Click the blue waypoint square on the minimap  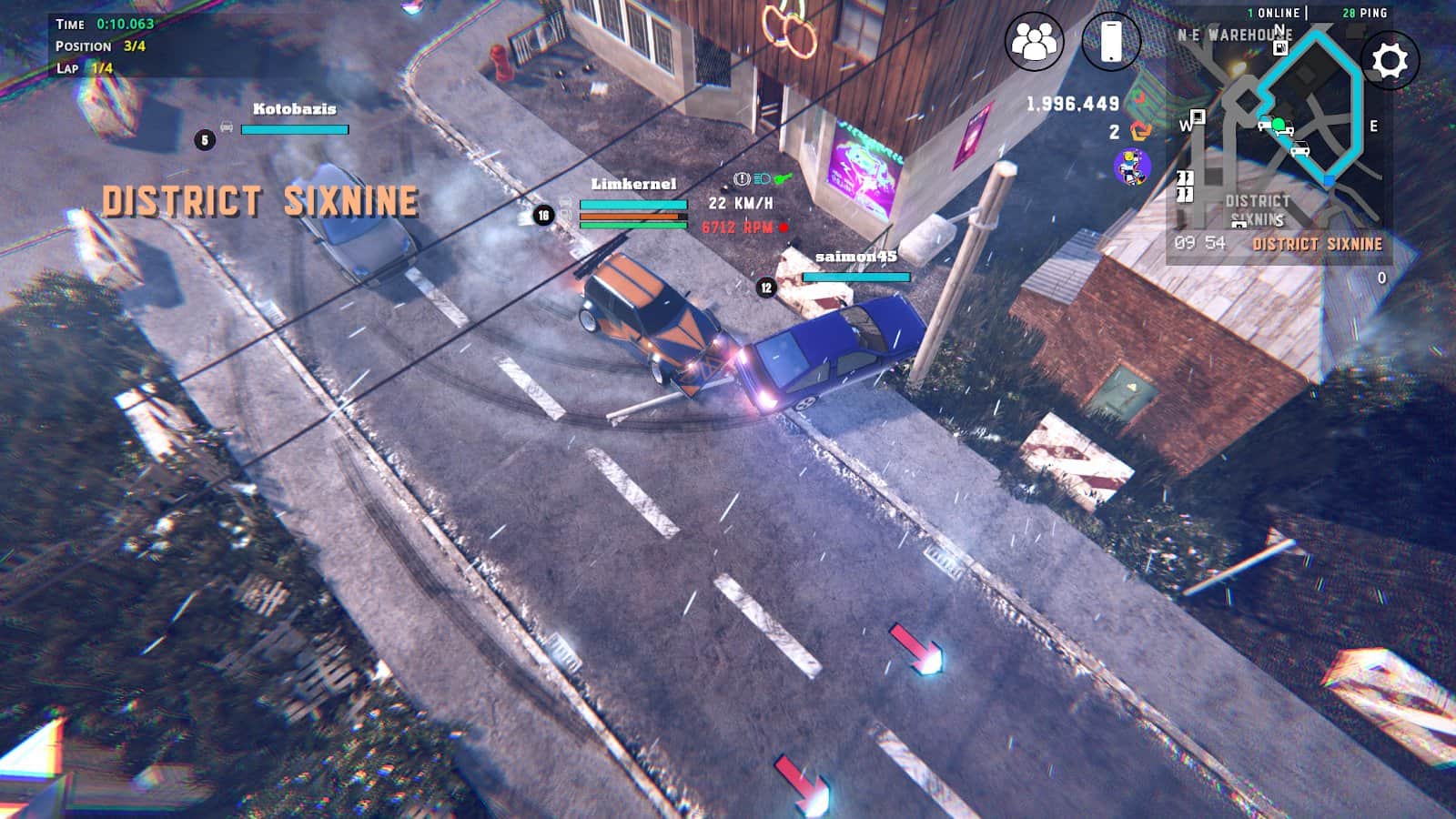click(1330, 179)
